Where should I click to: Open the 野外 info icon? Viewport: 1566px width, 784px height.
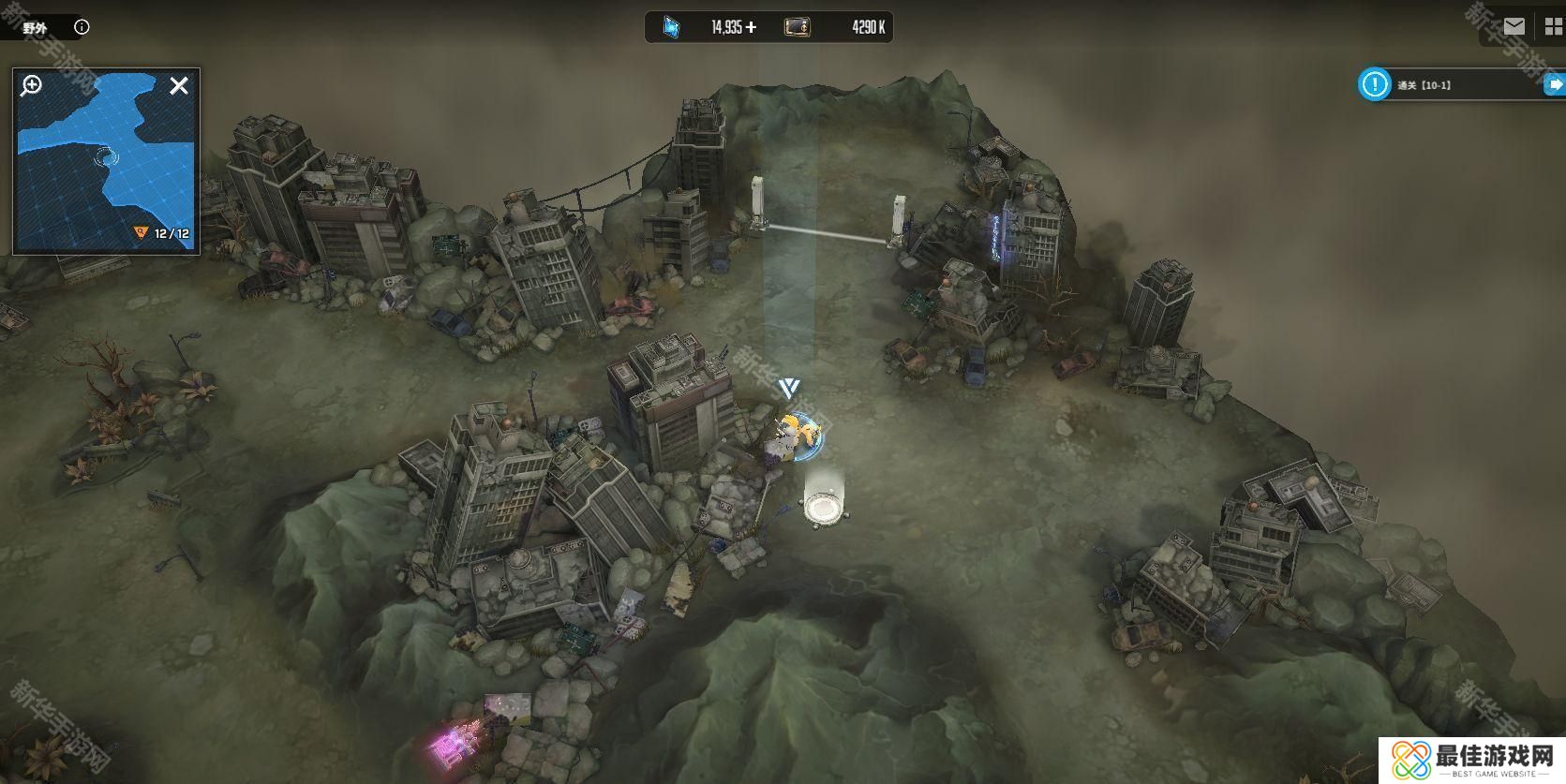pos(82,27)
